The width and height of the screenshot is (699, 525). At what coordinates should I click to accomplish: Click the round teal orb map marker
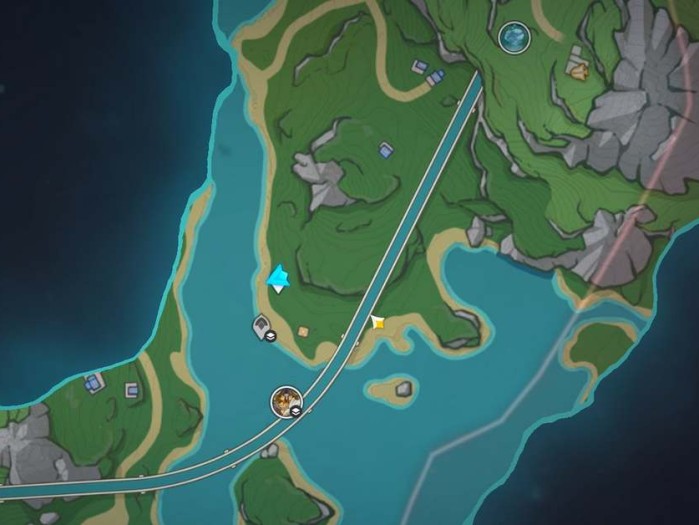click(x=514, y=38)
